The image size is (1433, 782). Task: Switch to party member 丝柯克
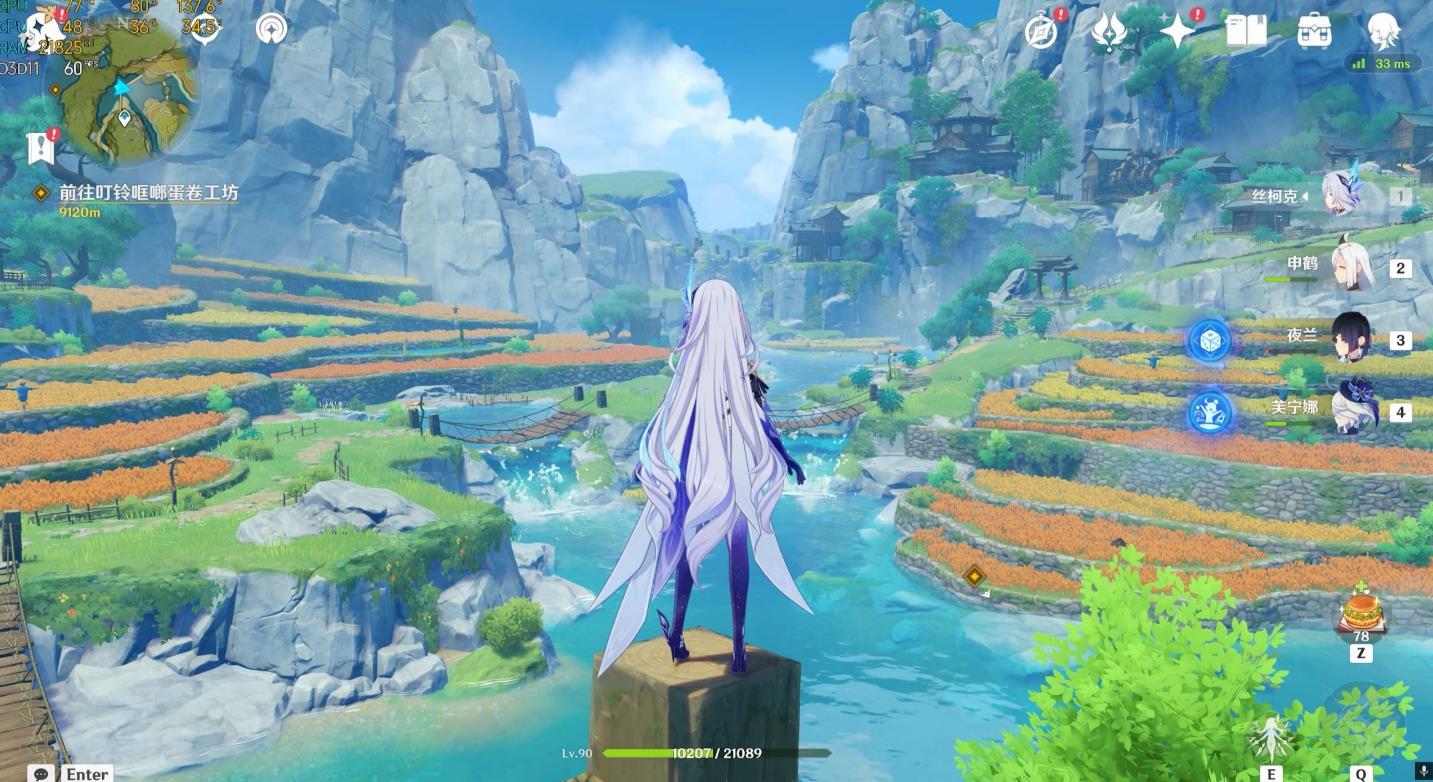point(1338,195)
